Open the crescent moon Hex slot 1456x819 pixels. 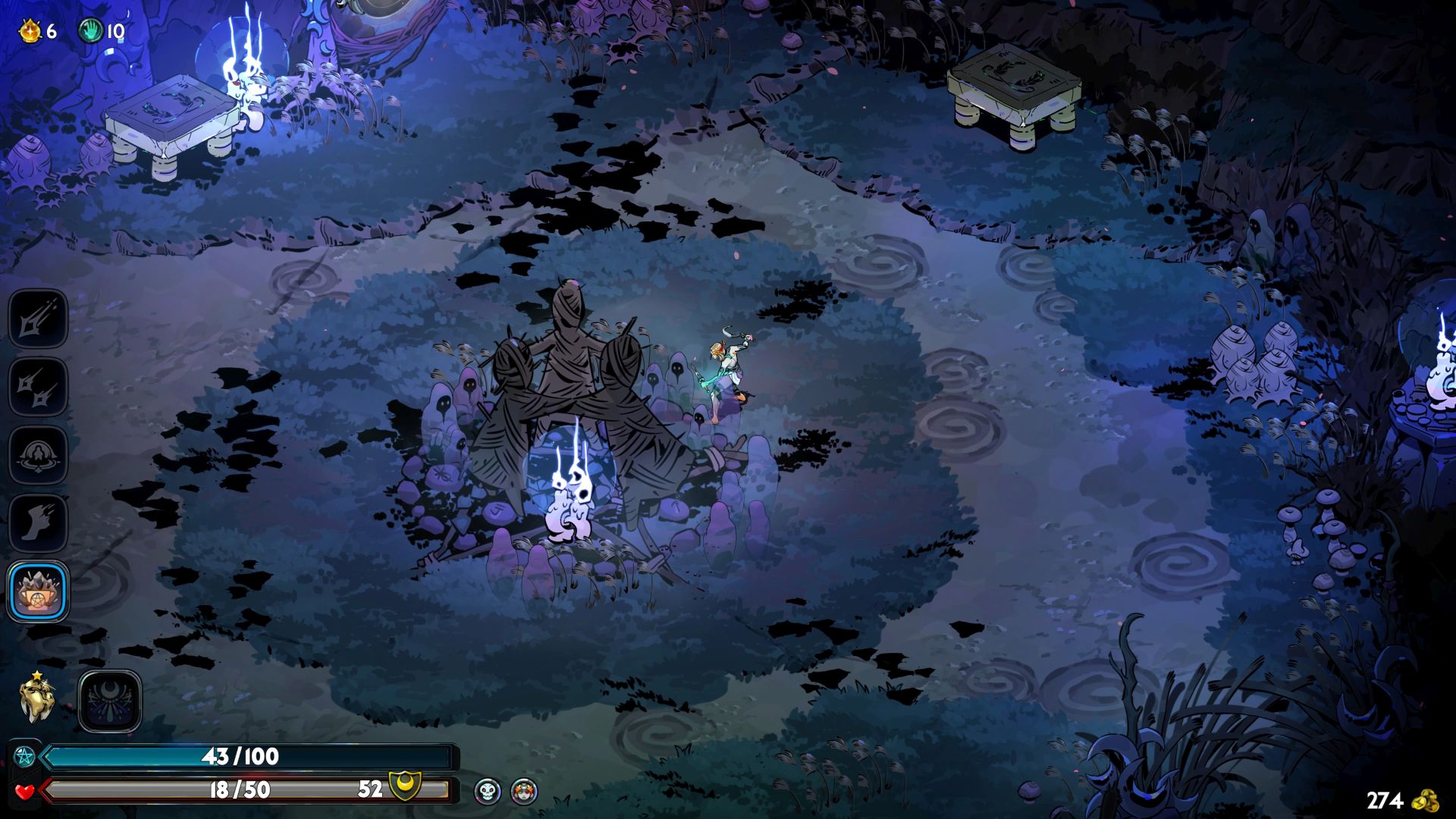110,701
